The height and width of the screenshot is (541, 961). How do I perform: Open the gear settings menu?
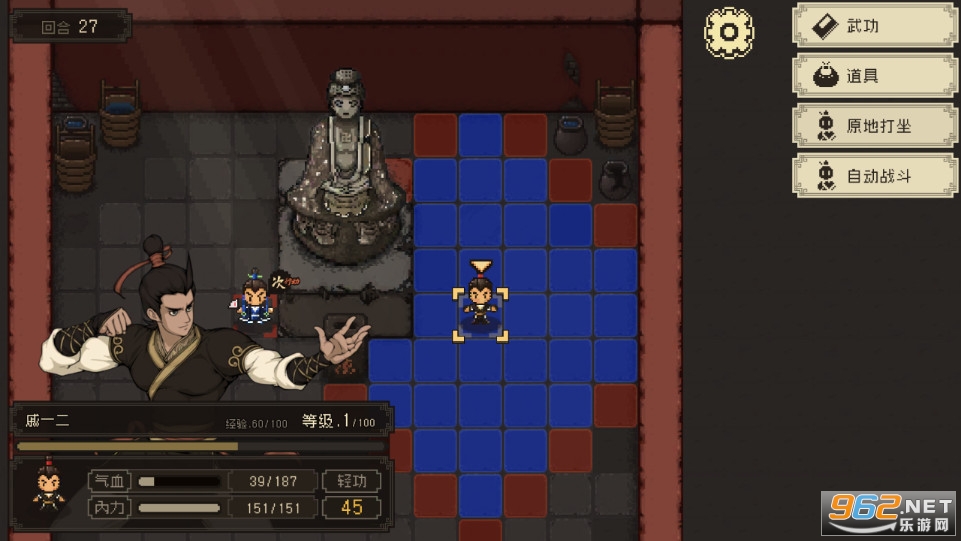pyautogui.click(x=729, y=33)
